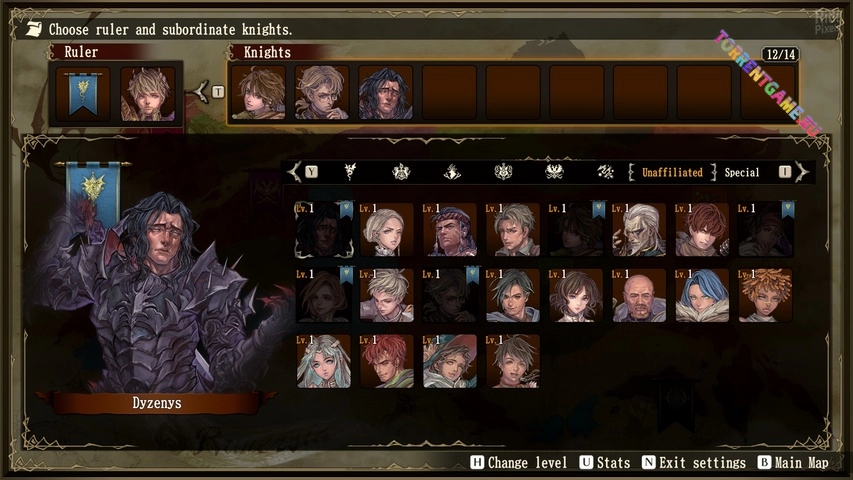Pick the blond knight wearing glasses

pyautogui.click(x=322, y=93)
